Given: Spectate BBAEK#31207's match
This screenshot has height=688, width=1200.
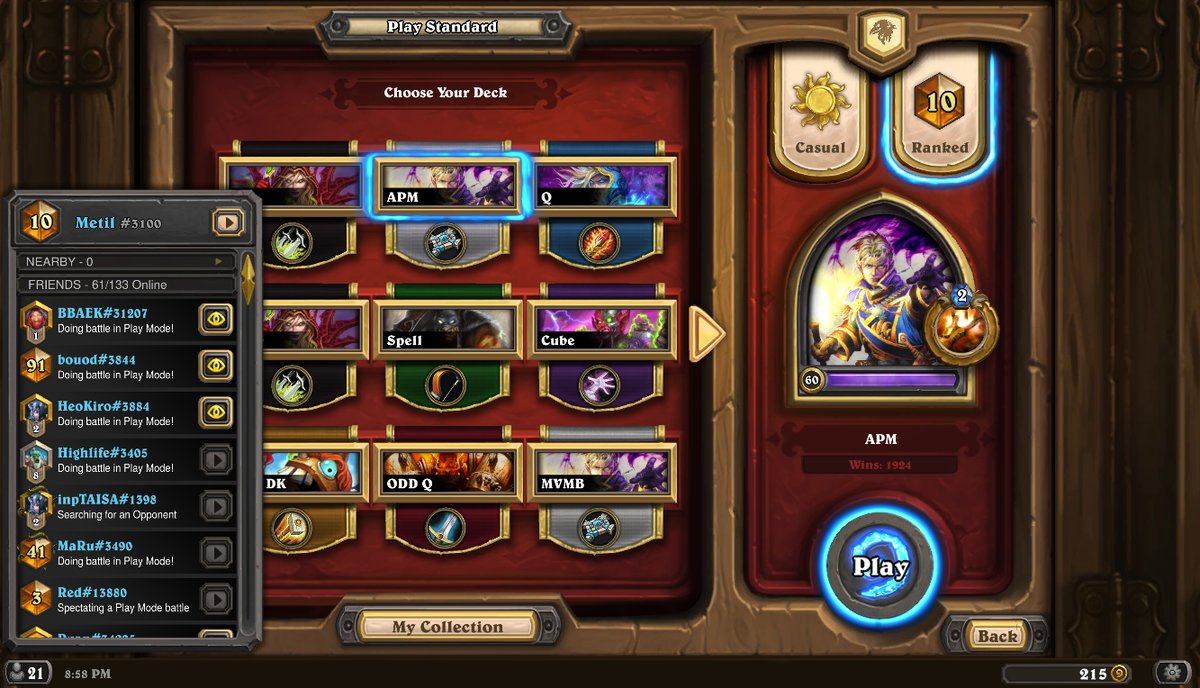Looking at the screenshot, I should [216, 319].
